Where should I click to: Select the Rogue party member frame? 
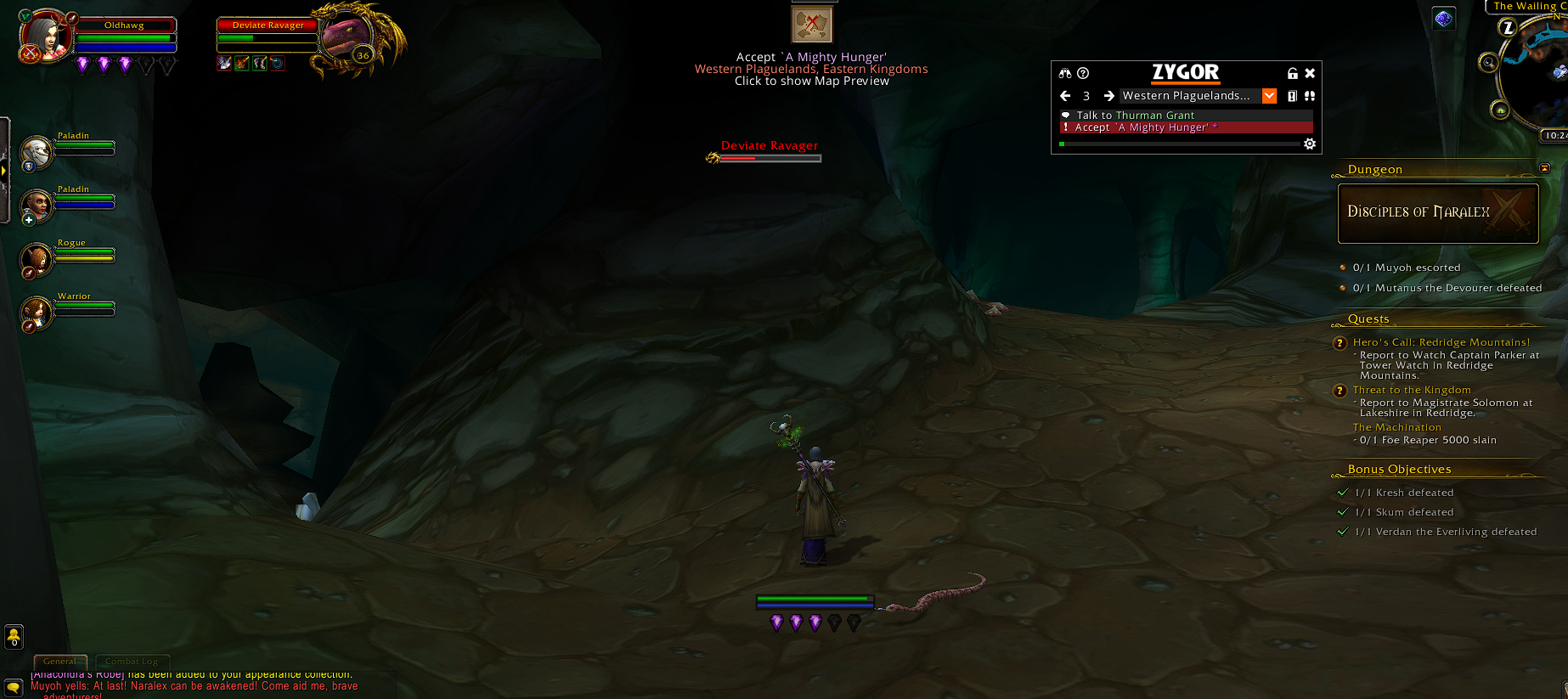pyautogui.click(x=37, y=259)
